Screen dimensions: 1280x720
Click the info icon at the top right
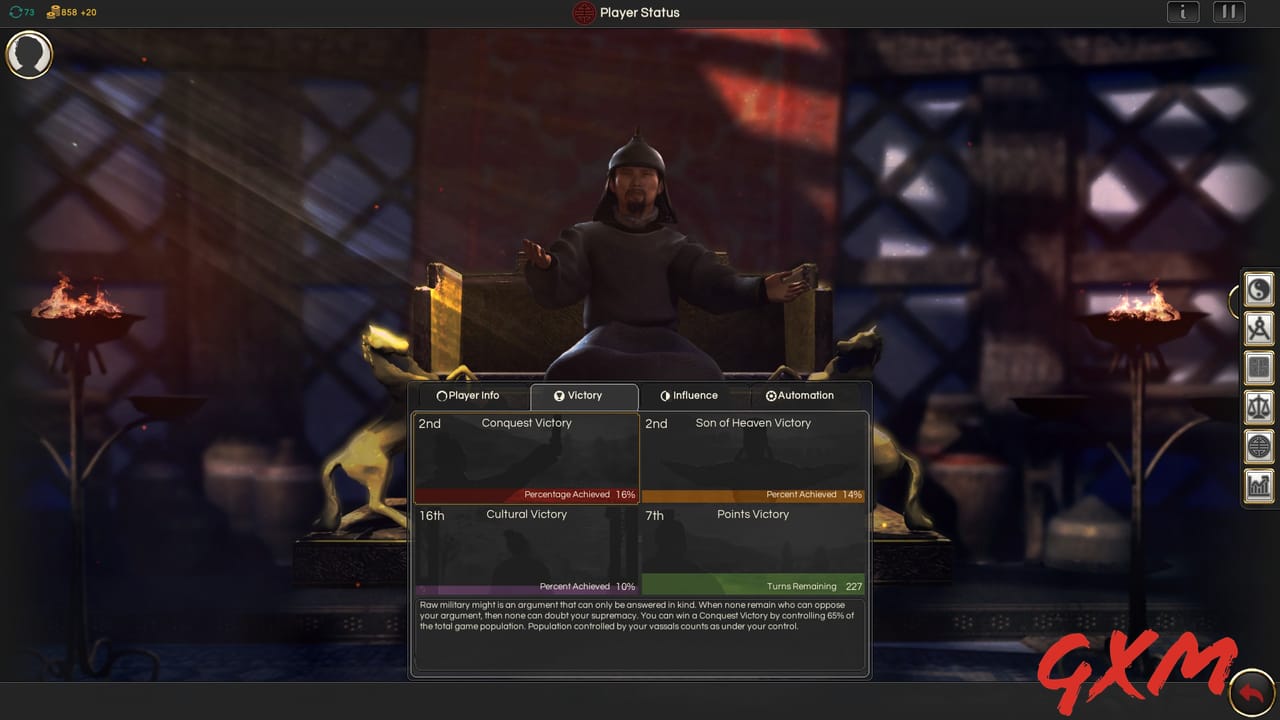click(x=1183, y=12)
